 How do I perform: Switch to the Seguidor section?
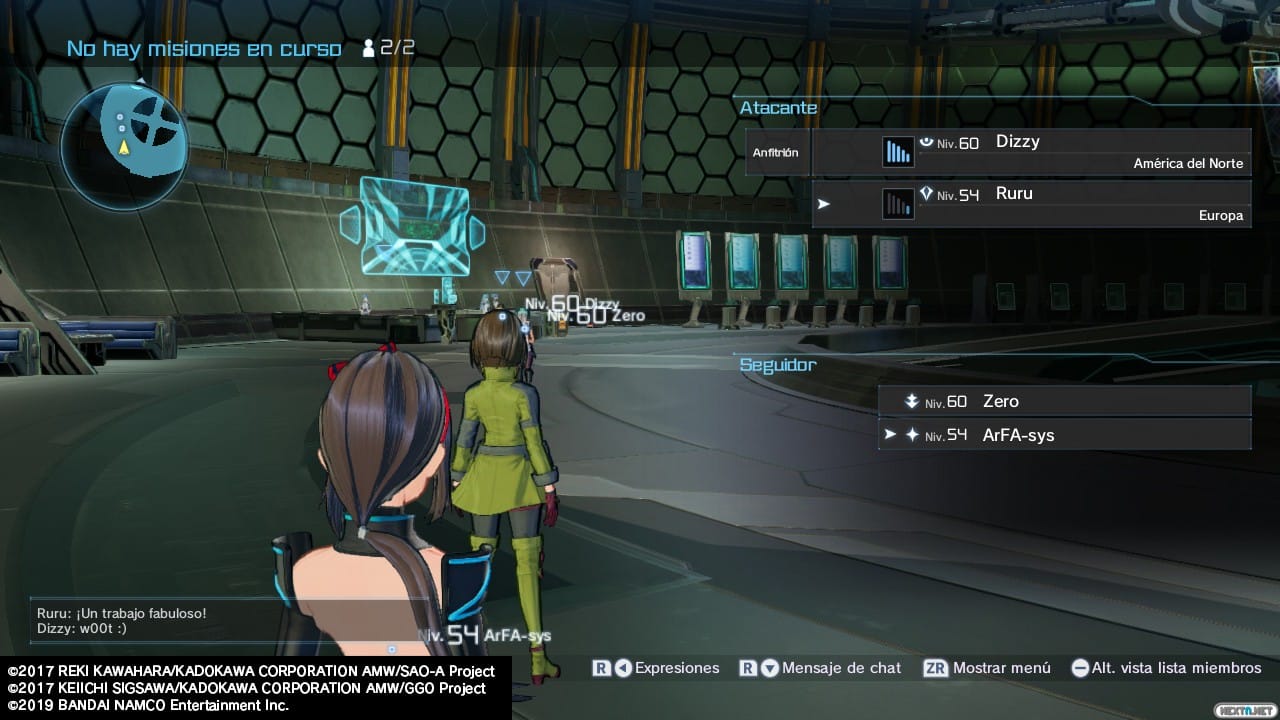pyautogui.click(x=778, y=365)
